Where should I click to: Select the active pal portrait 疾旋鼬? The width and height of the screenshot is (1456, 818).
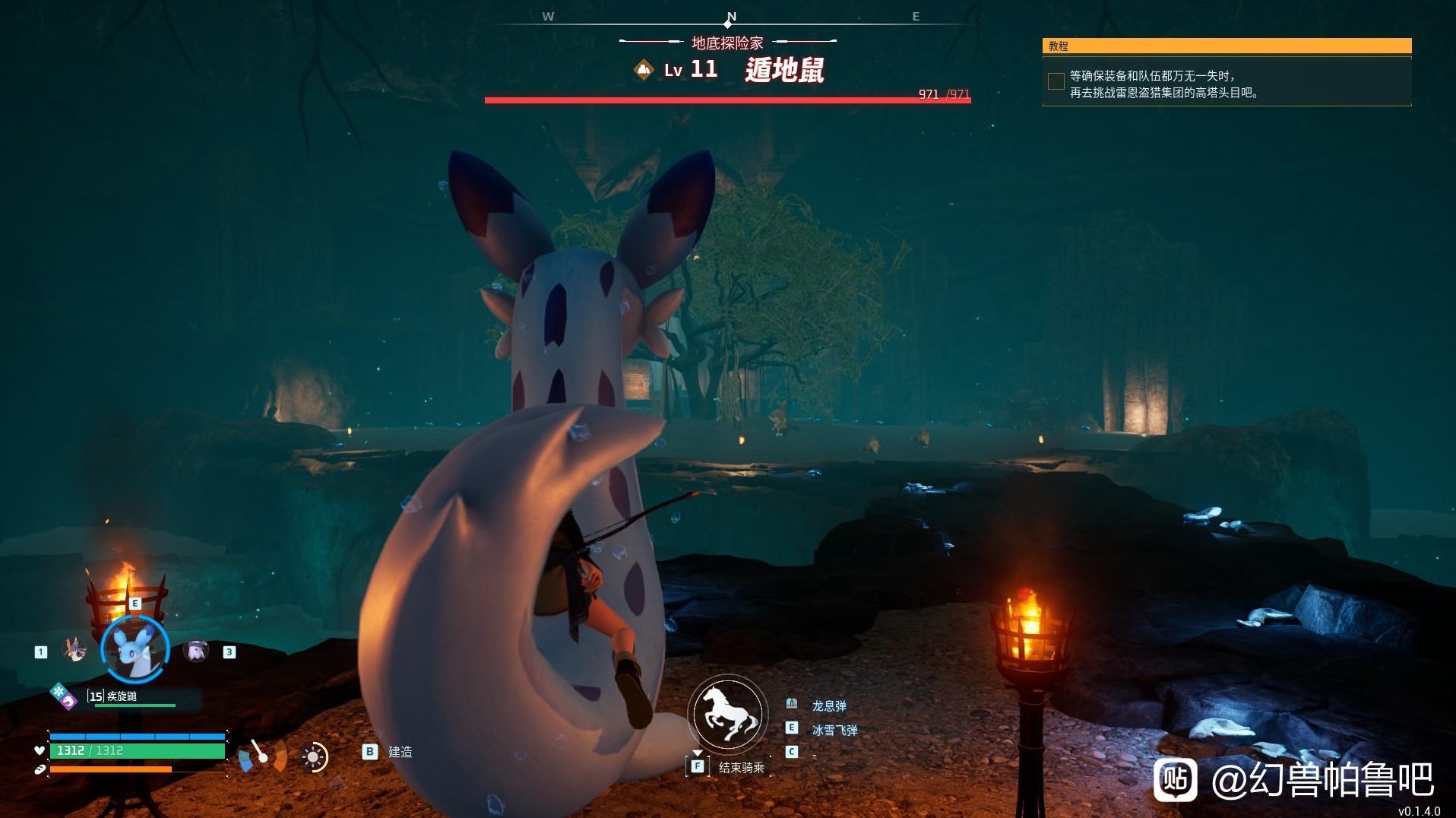(x=135, y=650)
